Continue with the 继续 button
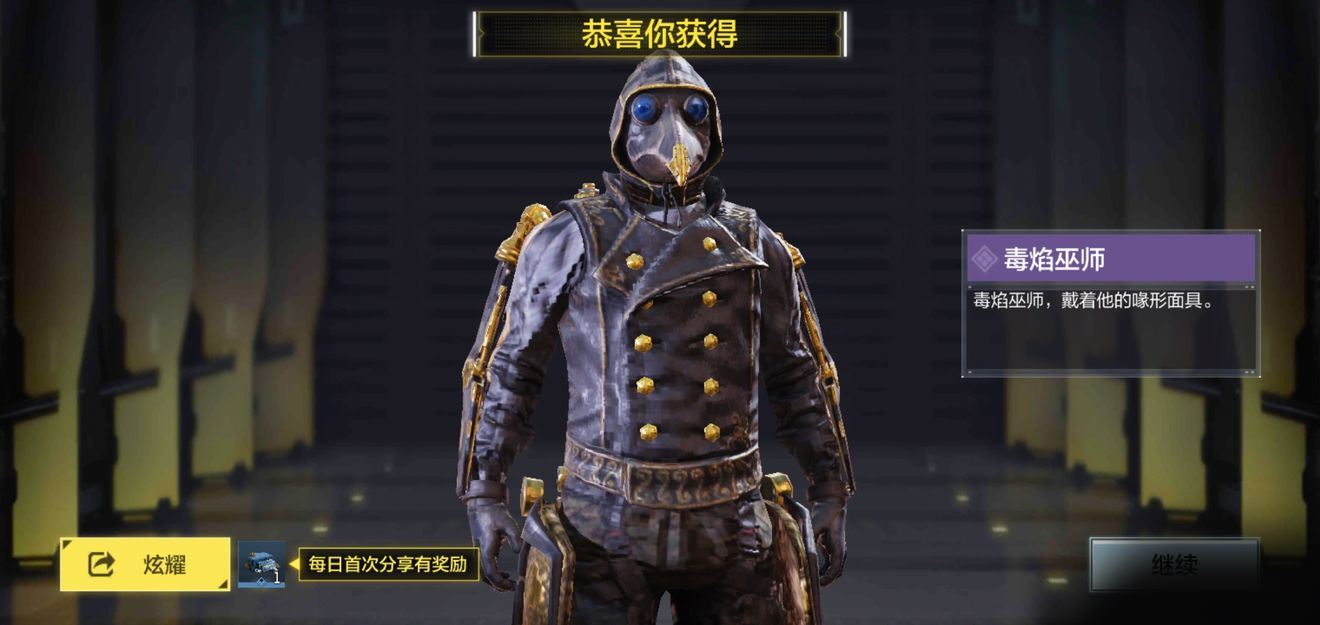The image size is (1320, 625). click(1174, 565)
